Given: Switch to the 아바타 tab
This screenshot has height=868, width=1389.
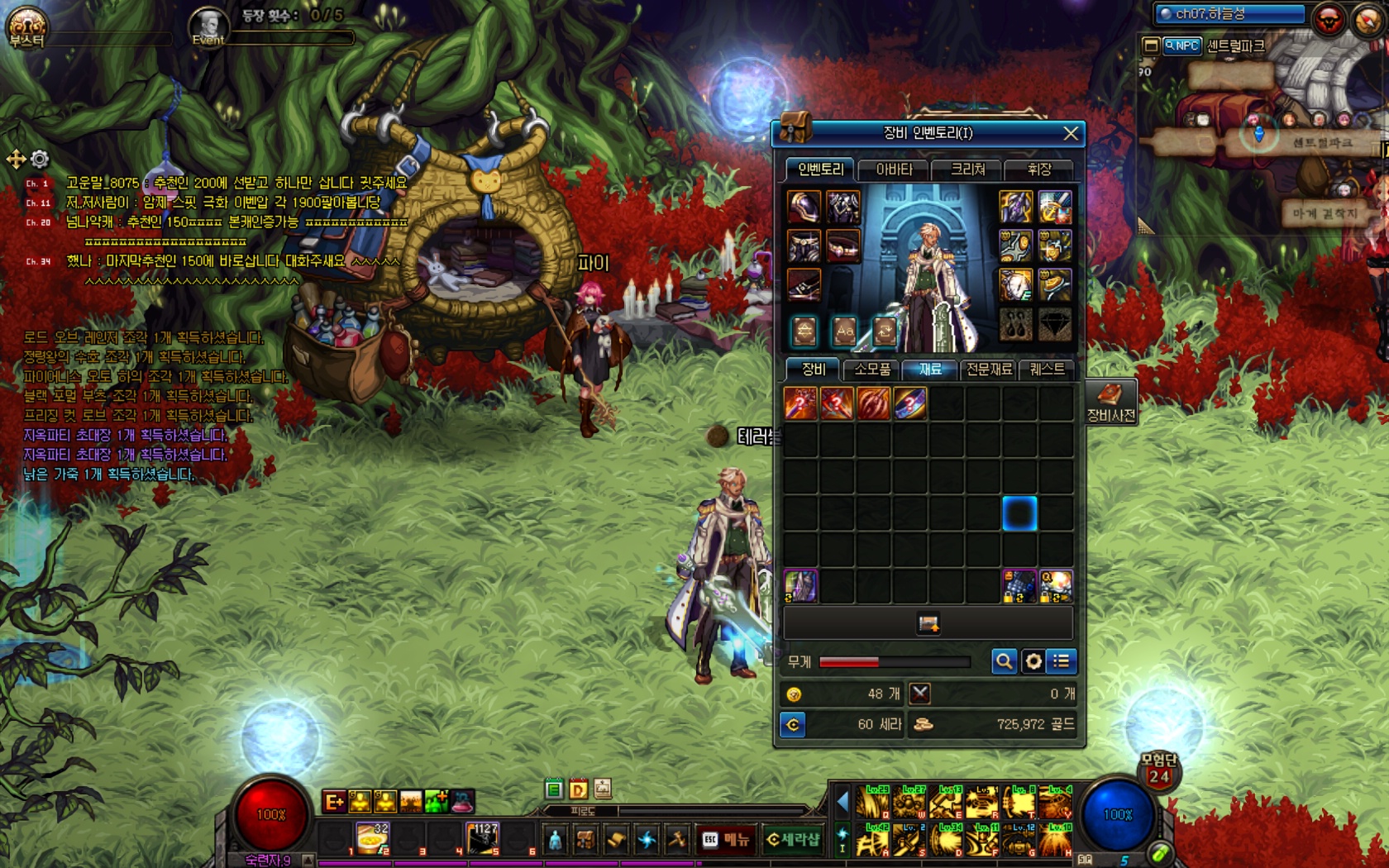Looking at the screenshot, I should [x=894, y=169].
